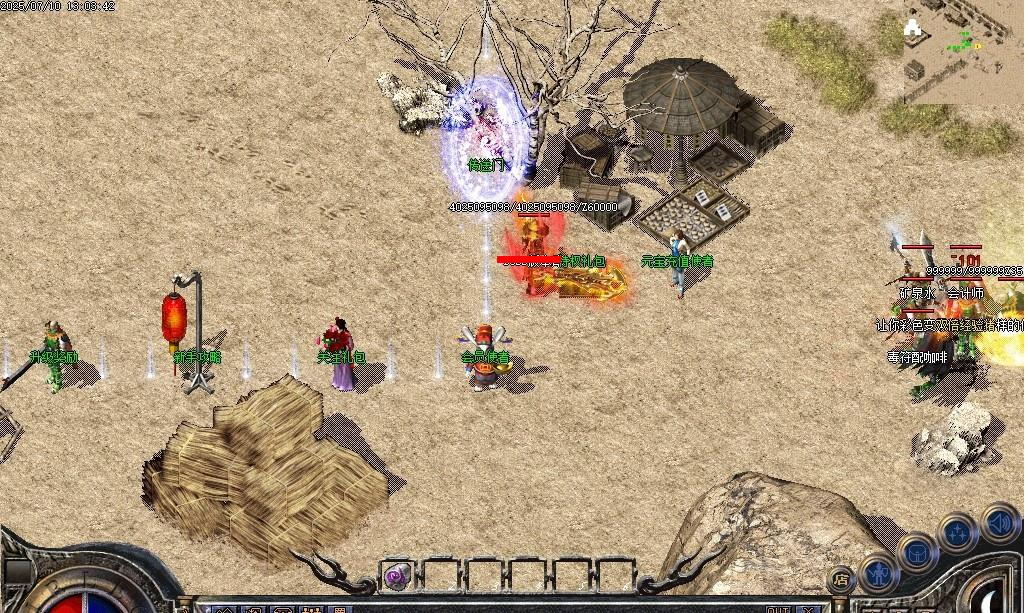Image resolution: width=1028 pixels, height=613 pixels.
Task: Open the character equipment panel
Action: click(879, 573)
